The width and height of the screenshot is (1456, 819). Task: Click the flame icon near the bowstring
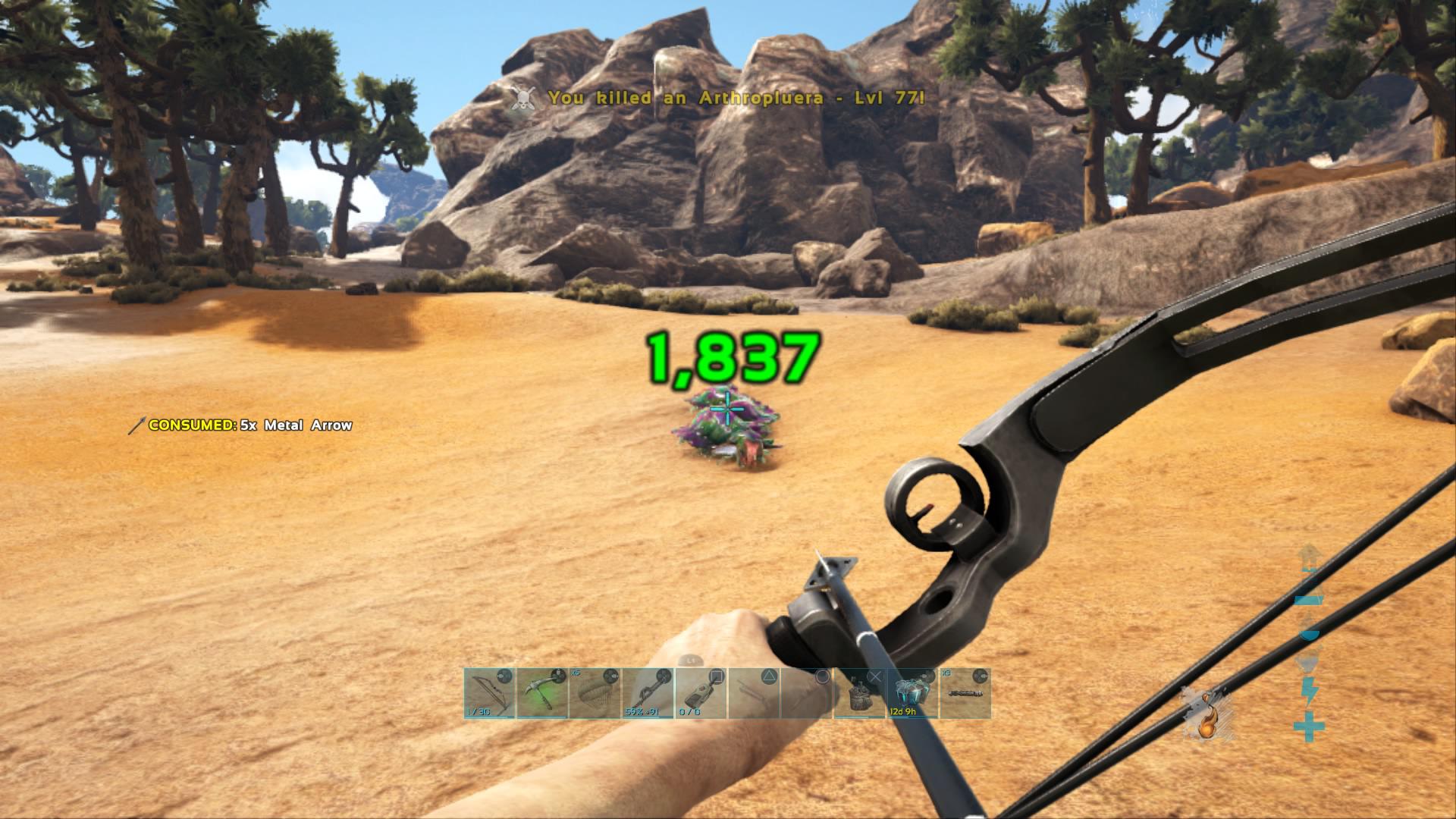pos(1207,720)
